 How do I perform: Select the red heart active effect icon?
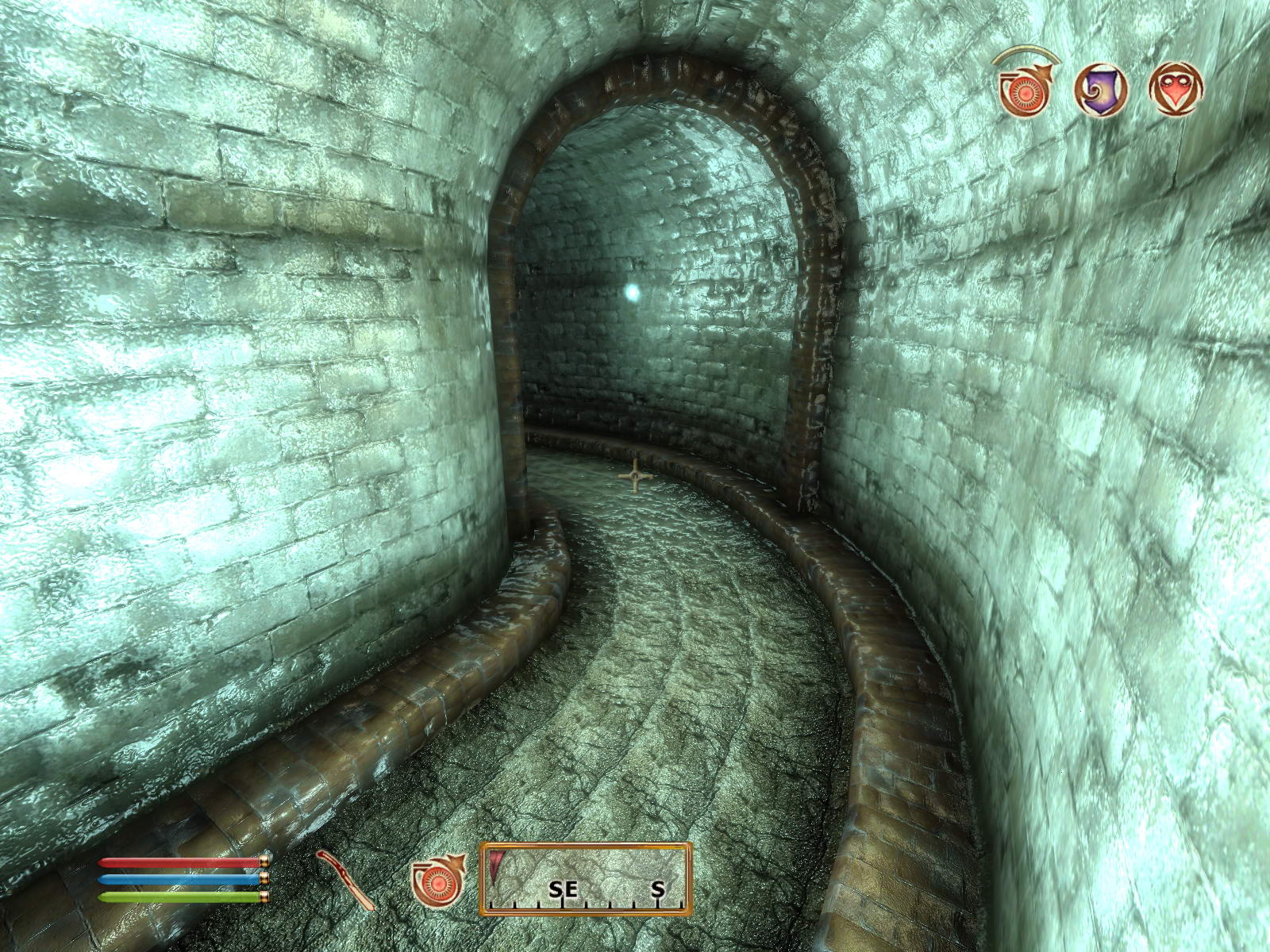point(1176,89)
